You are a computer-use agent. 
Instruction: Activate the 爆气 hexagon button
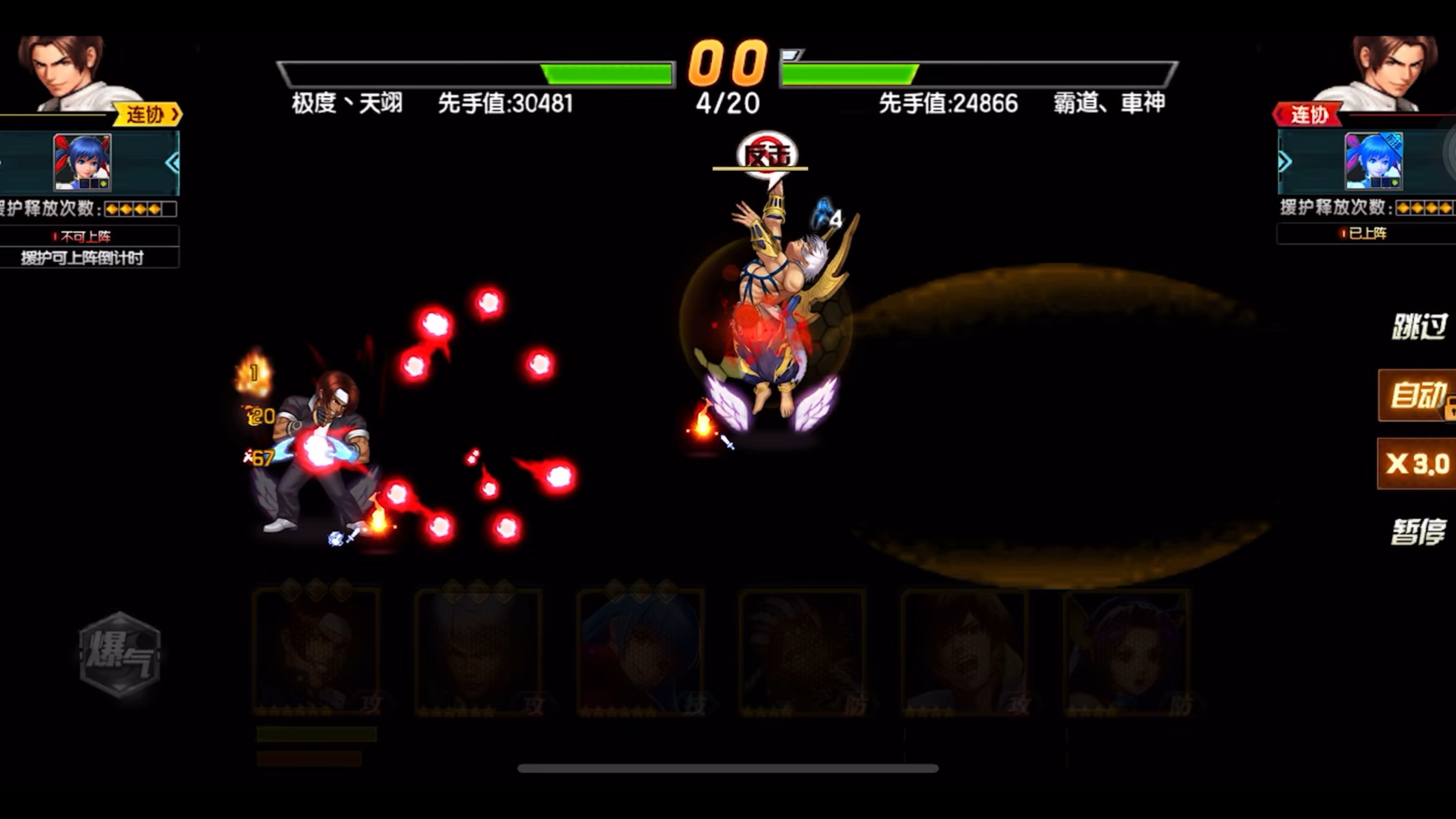(x=120, y=655)
